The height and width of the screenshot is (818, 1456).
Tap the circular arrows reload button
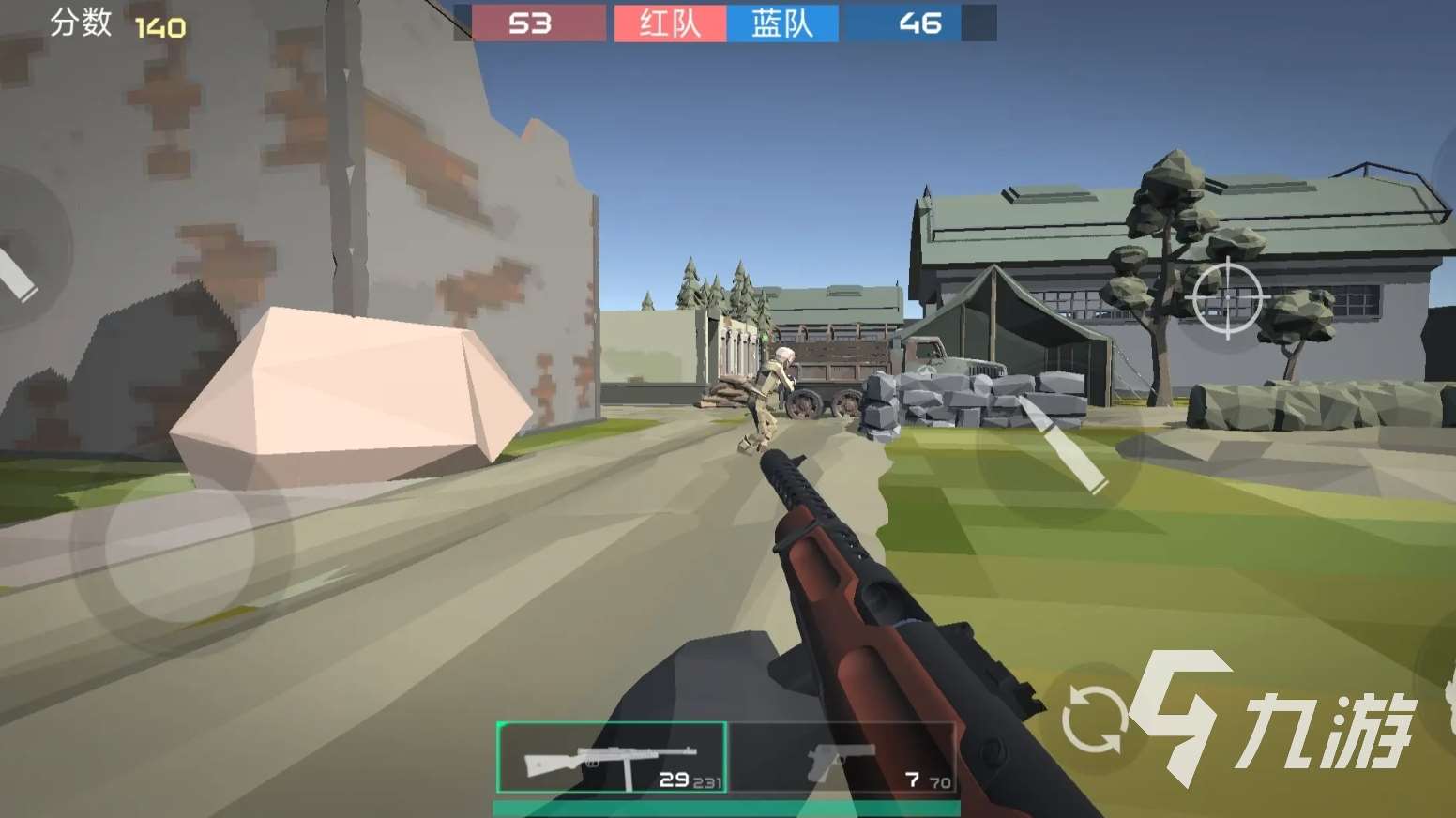[1093, 719]
